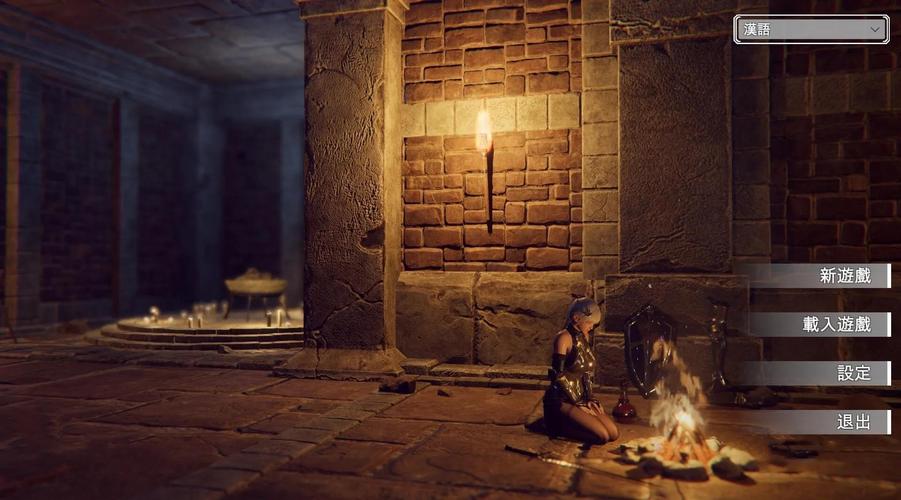
Task: Open the 載入遊戲 load game menu
Action: tap(820, 325)
